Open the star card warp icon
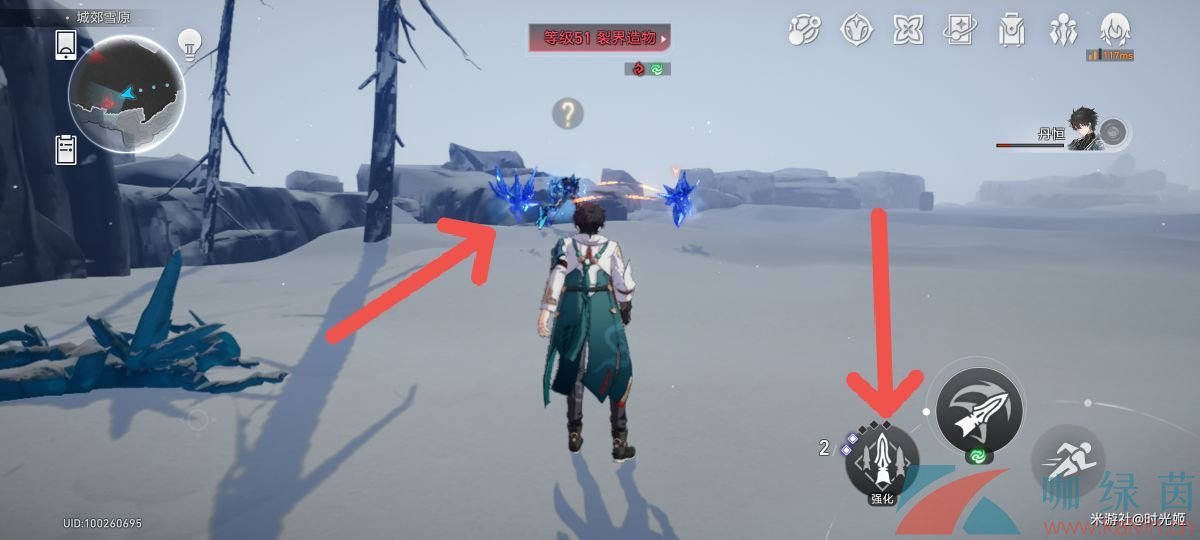 (x=960, y=31)
